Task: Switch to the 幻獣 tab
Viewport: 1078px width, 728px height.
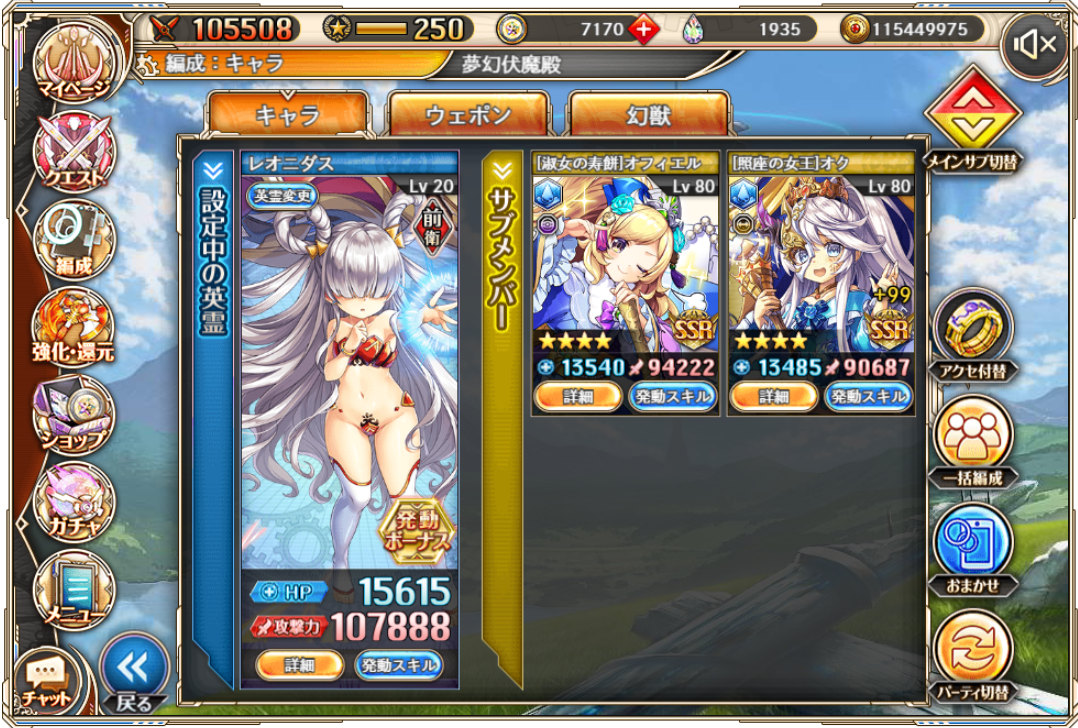Action: tap(648, 115)
